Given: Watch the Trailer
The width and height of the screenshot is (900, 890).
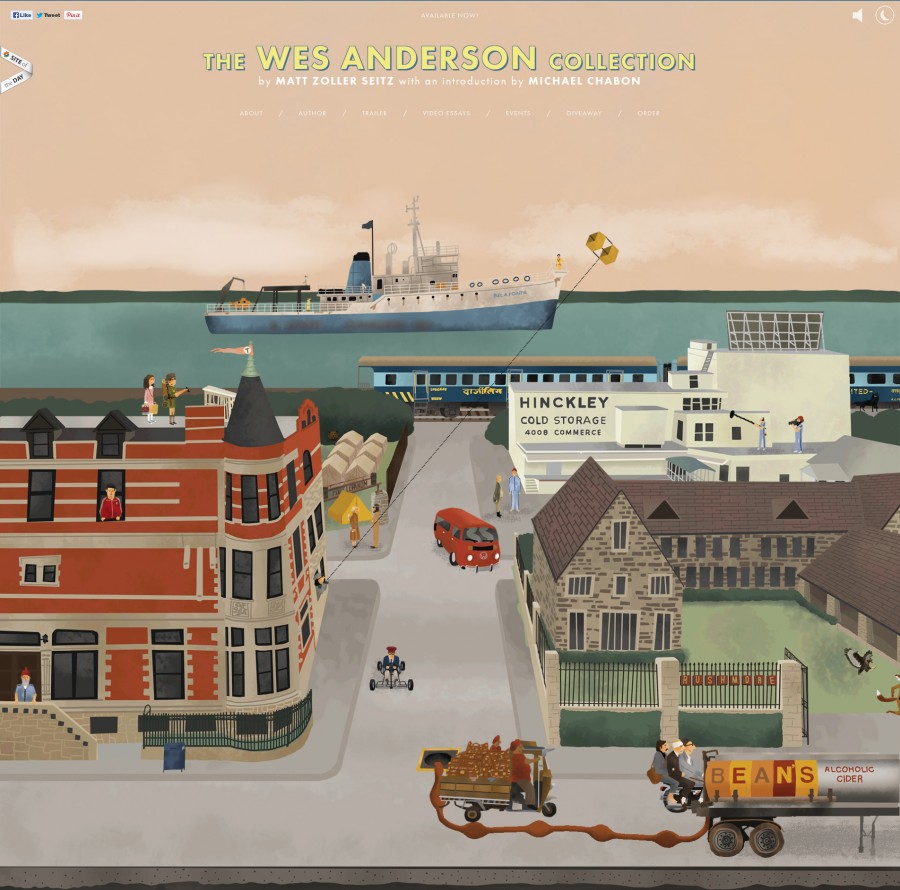Looking at the screenshot, I should point(374,113).
